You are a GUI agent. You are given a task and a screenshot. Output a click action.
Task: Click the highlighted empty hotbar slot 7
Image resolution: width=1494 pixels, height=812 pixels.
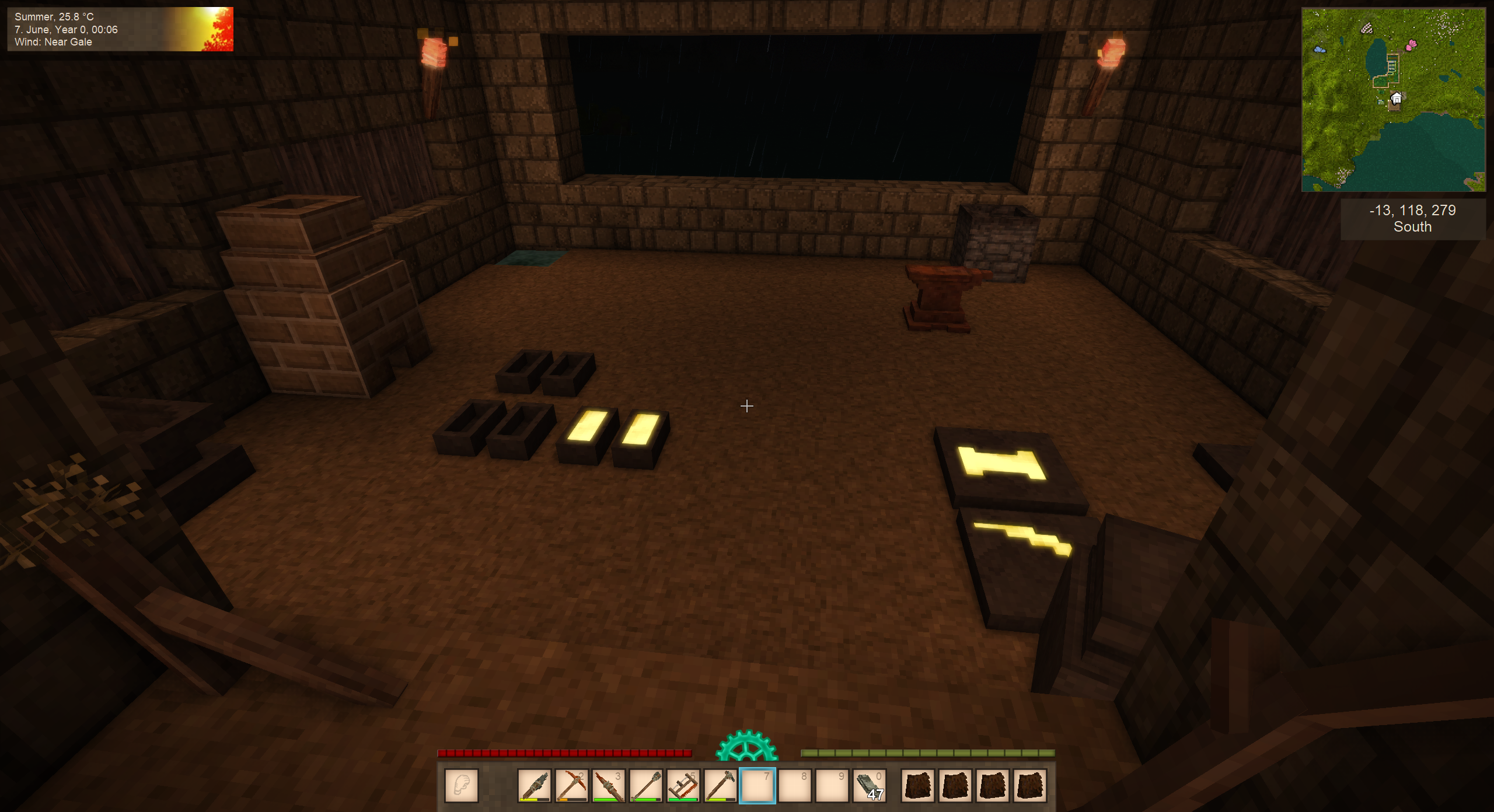tap(758, 785)
